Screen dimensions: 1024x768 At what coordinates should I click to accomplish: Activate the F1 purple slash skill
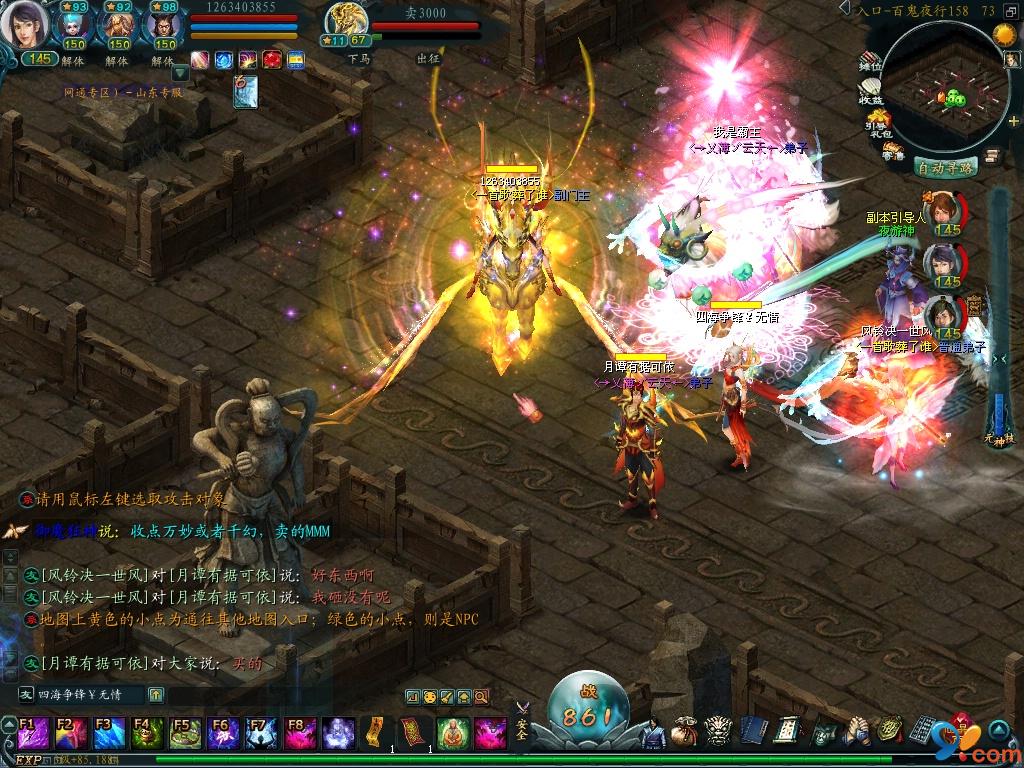(x=32, y=733)
